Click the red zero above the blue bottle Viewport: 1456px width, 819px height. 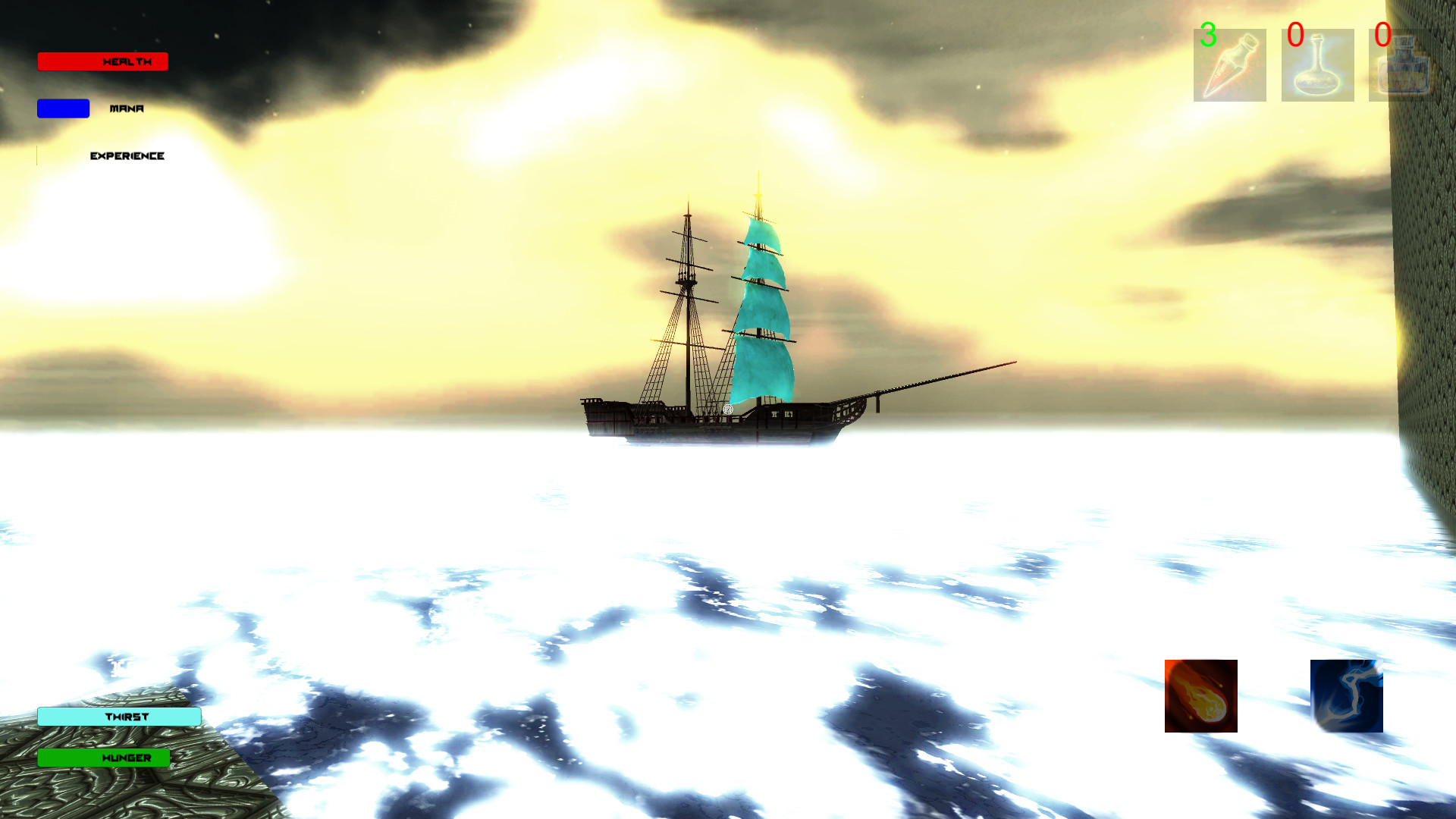click(1385, 33)
